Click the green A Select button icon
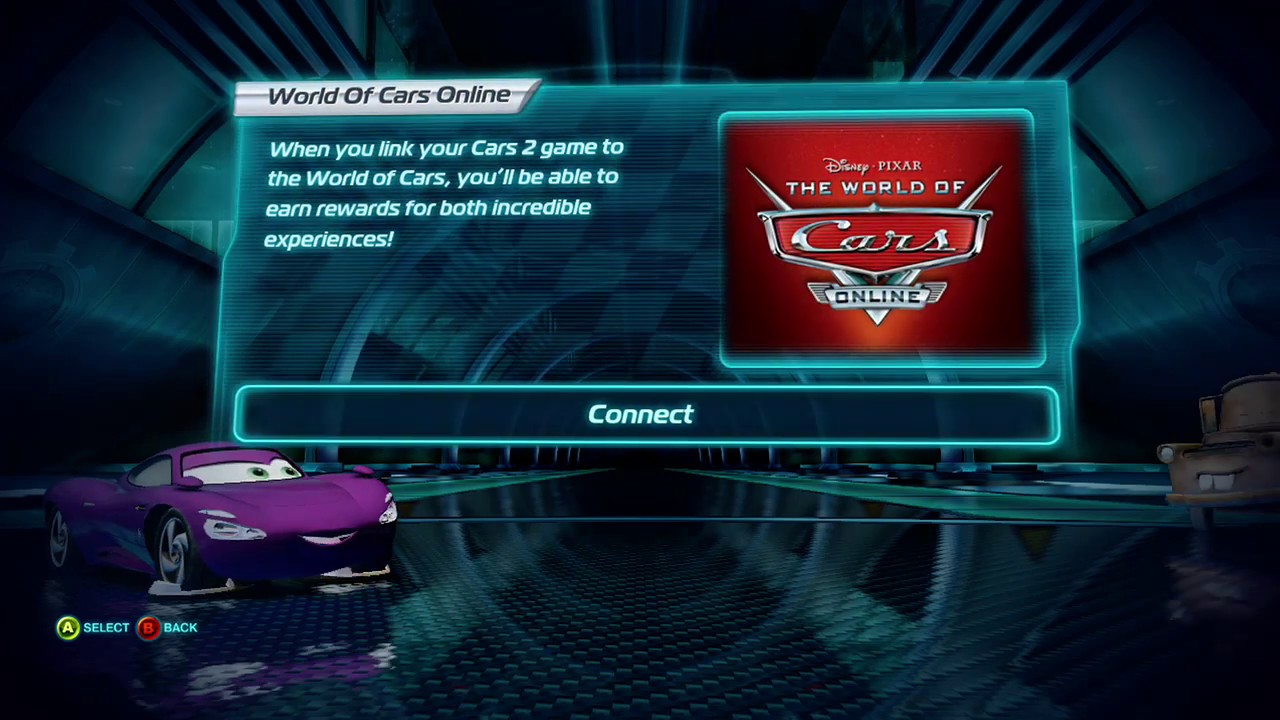This screenshot has height=720, width=1280. pyautogui.click(x=66, y=627)
